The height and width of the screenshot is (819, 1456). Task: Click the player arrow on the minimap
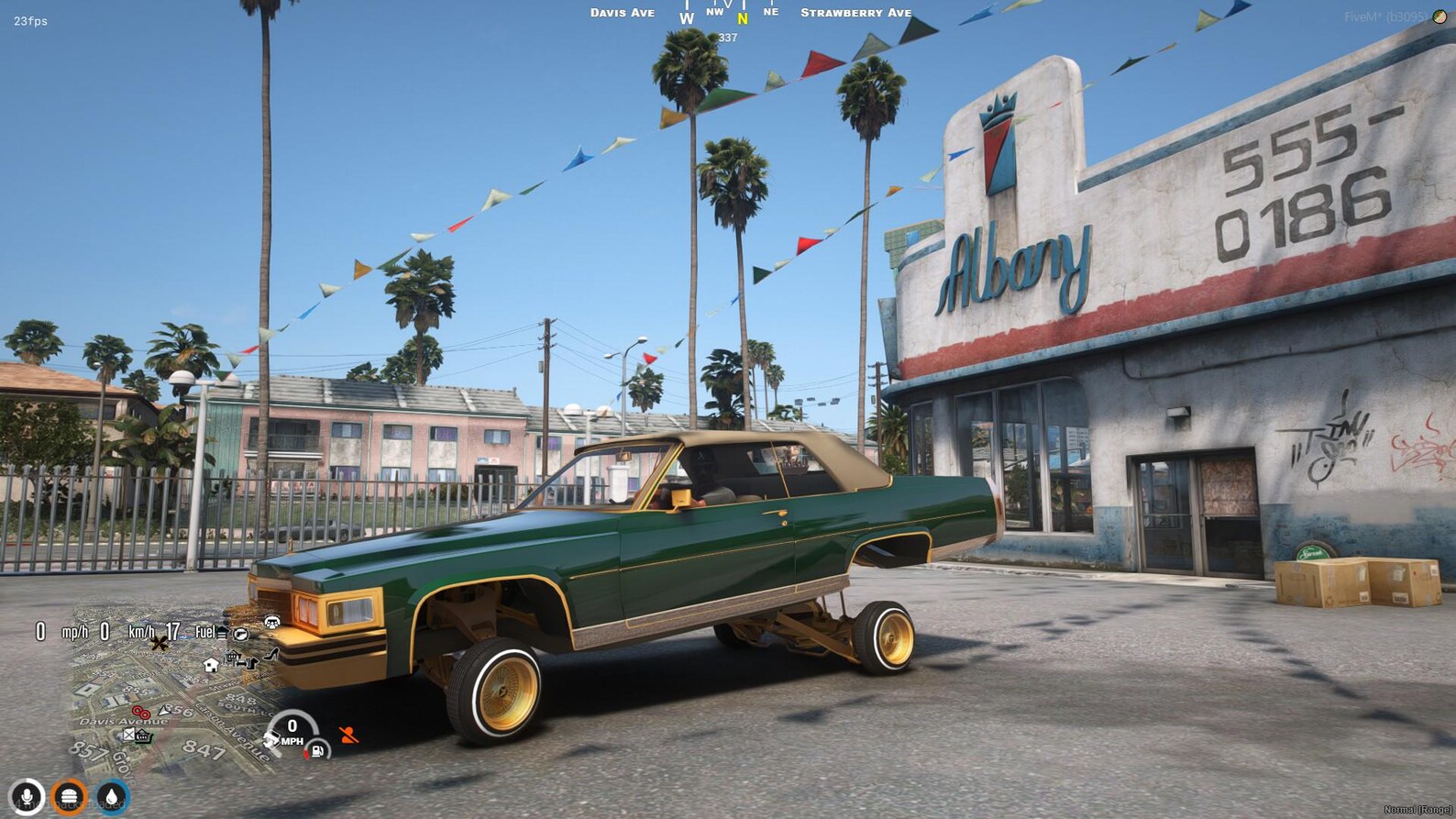164,712
